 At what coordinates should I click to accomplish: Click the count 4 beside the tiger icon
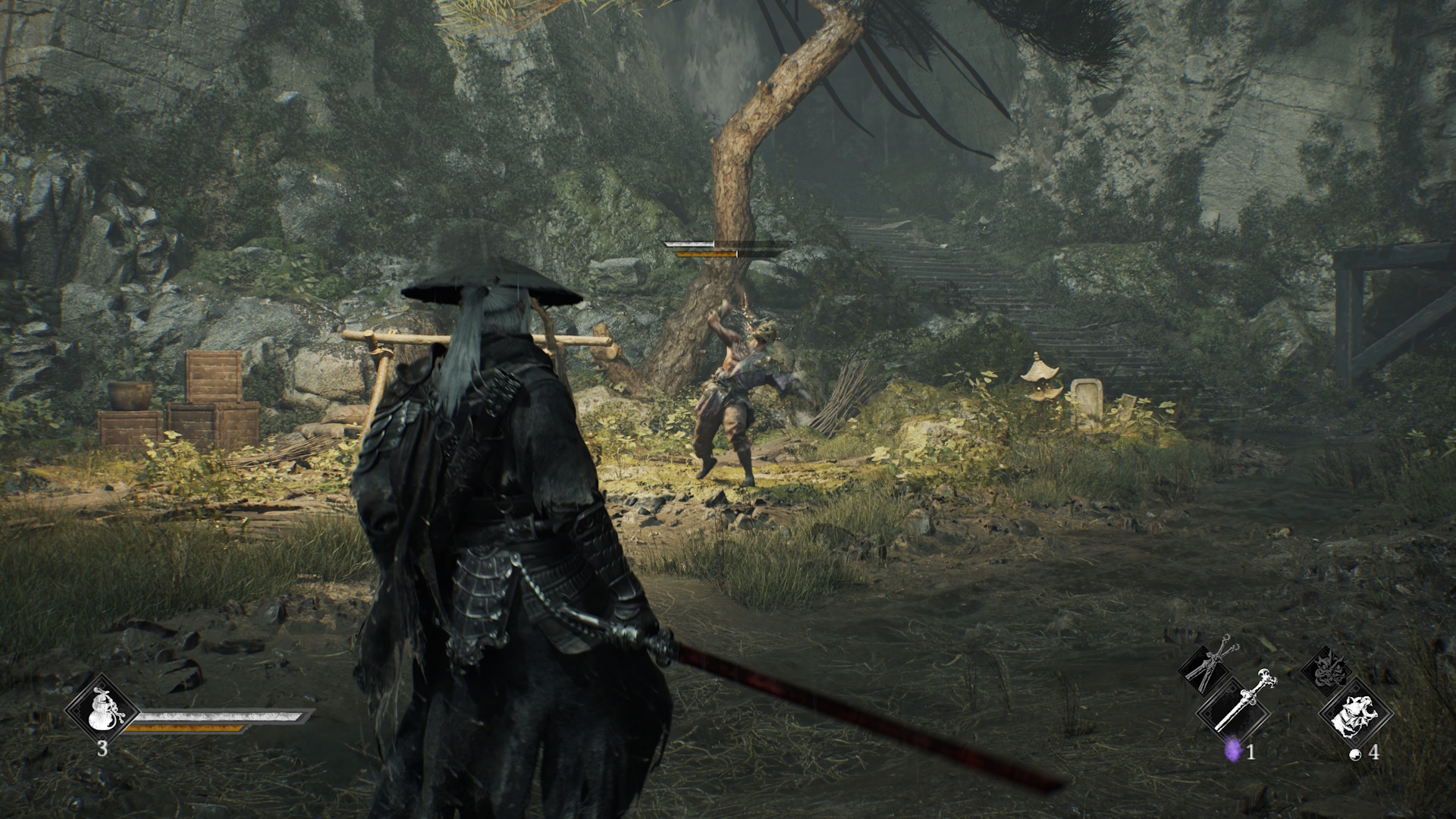1374,752
